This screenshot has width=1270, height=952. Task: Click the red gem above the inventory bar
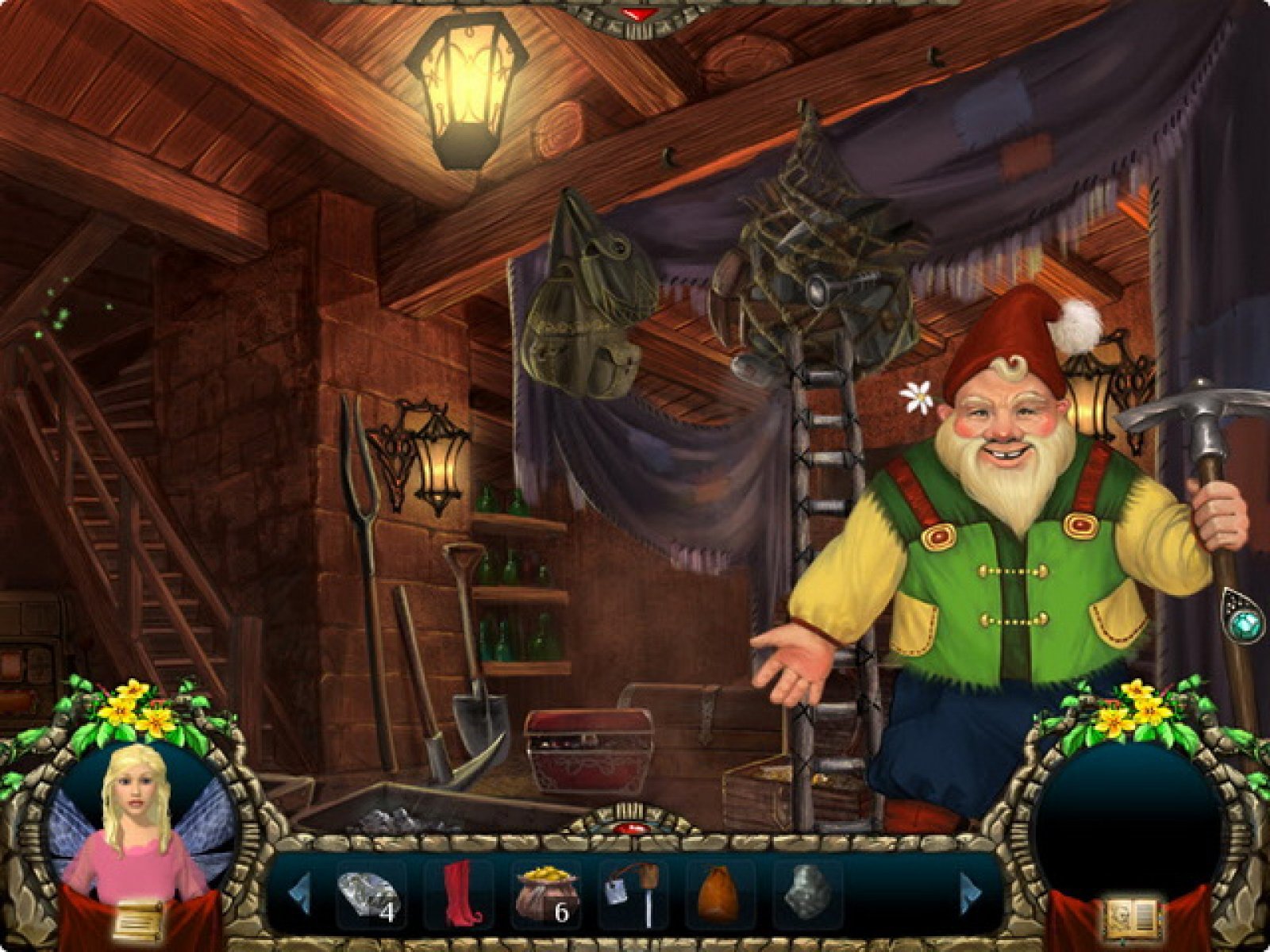tap(633, 828)
